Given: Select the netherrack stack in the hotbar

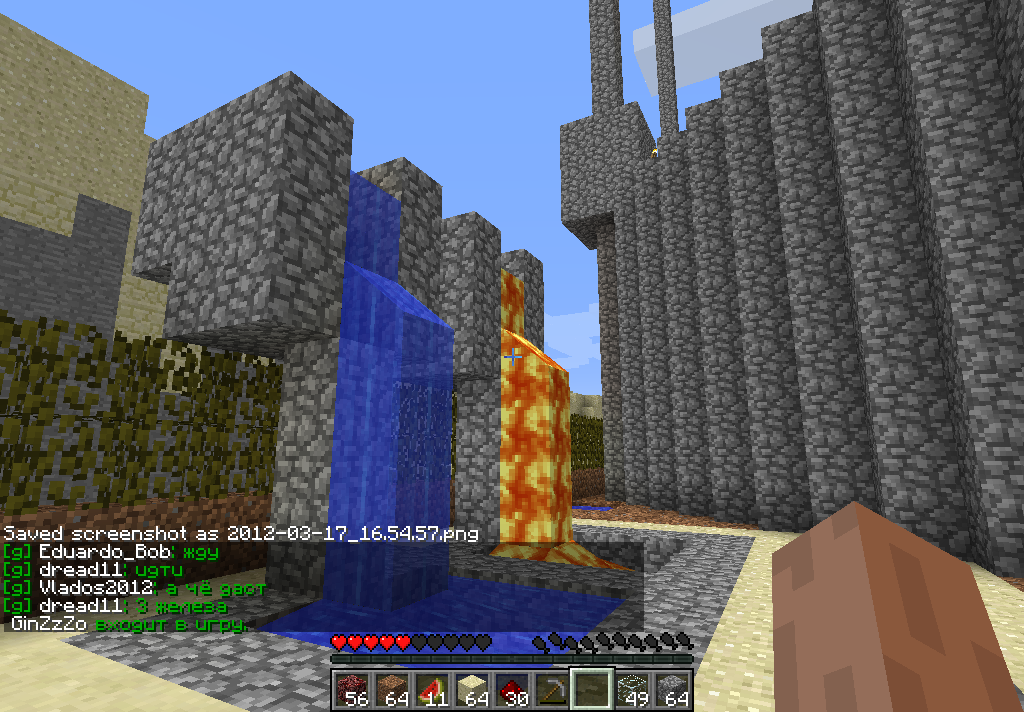Looking at the screenshot, I should [351, 689].
